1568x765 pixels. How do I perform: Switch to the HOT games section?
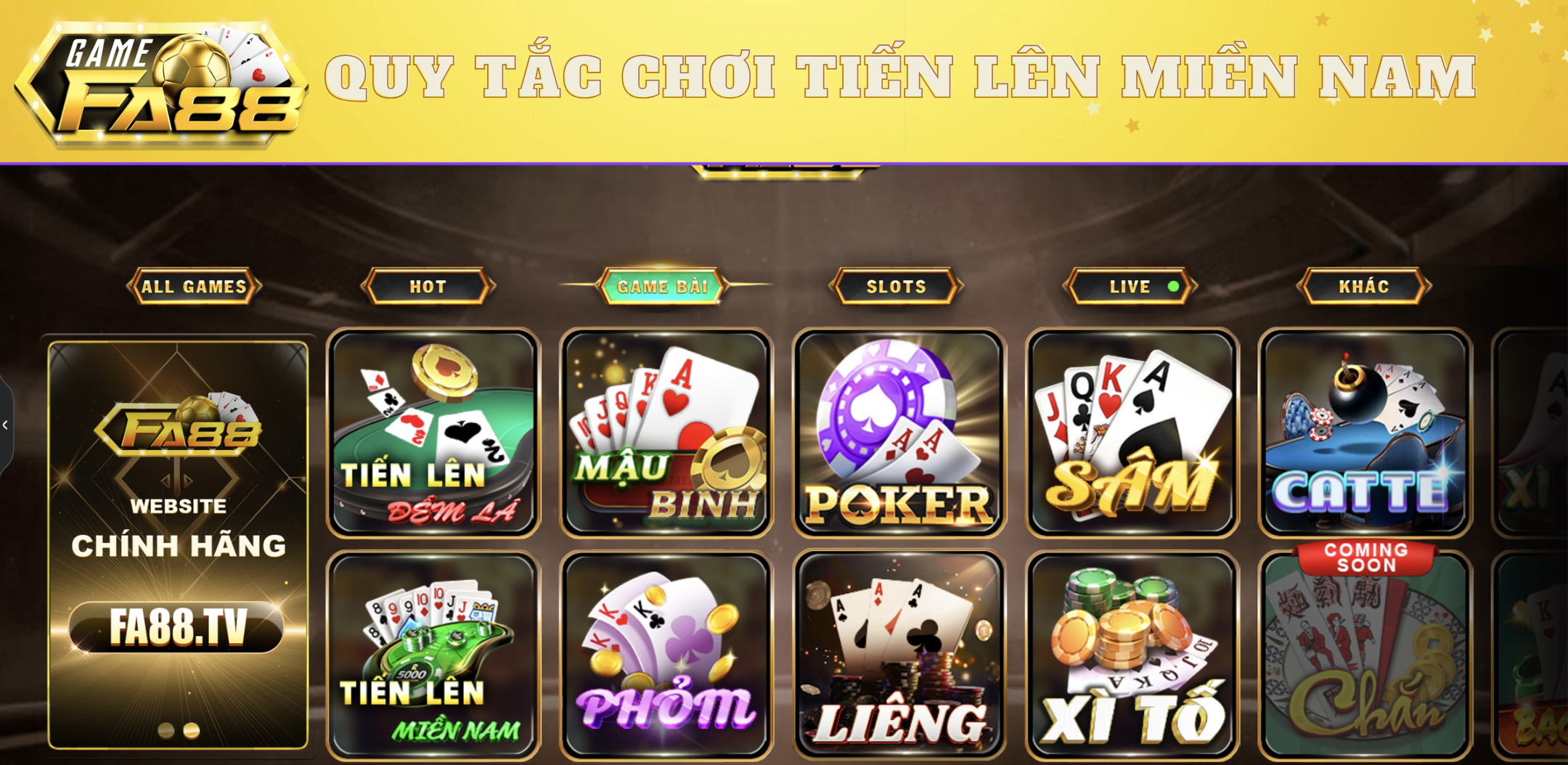[427, 286]
